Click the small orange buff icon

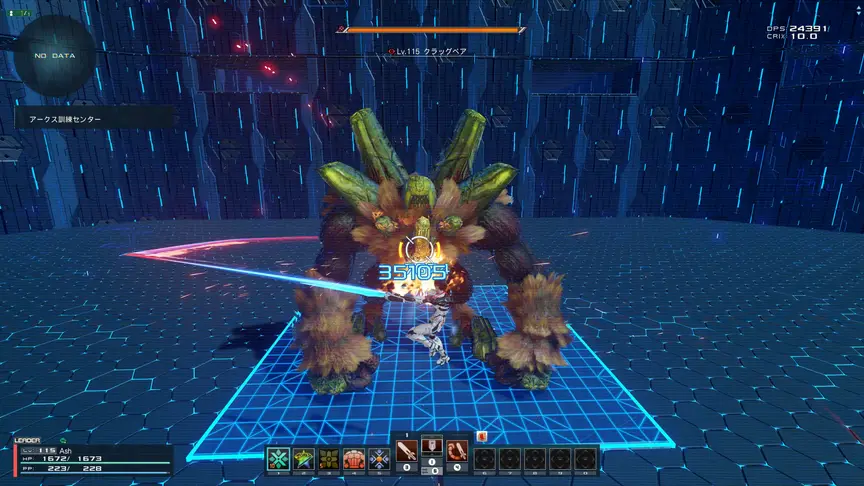[481, 436]
